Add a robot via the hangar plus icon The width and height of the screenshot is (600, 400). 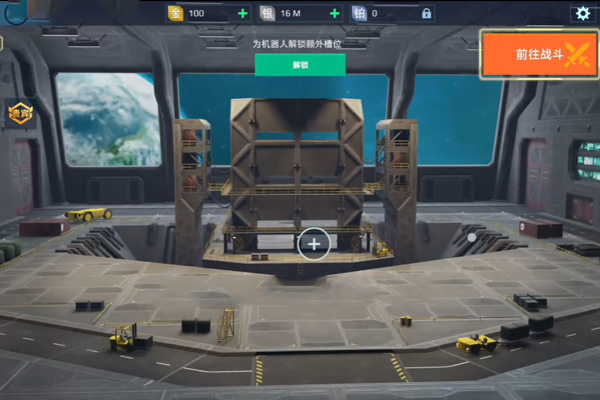(314, 243)
